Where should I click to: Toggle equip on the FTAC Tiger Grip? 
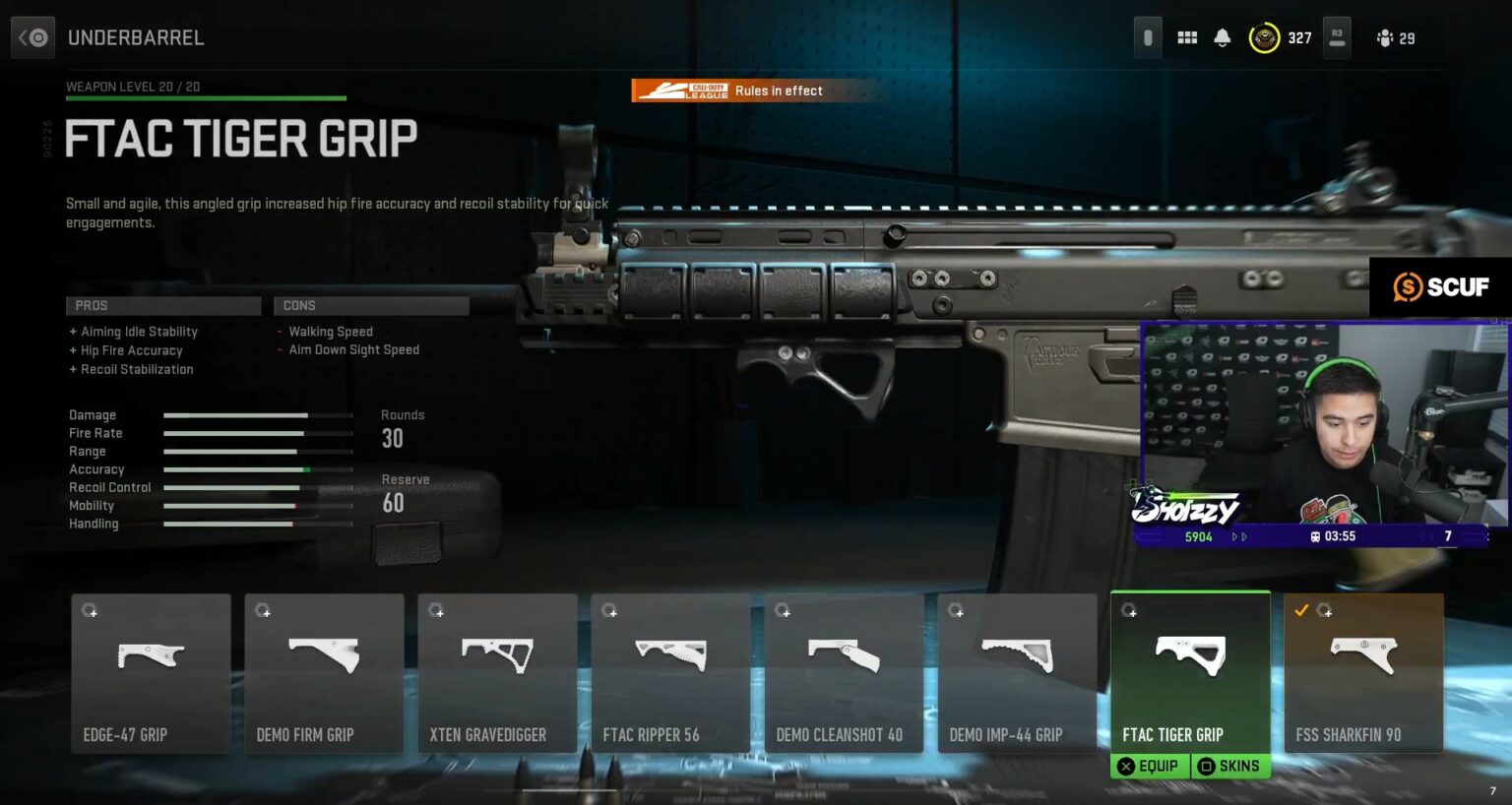(x=1149, y=766)
